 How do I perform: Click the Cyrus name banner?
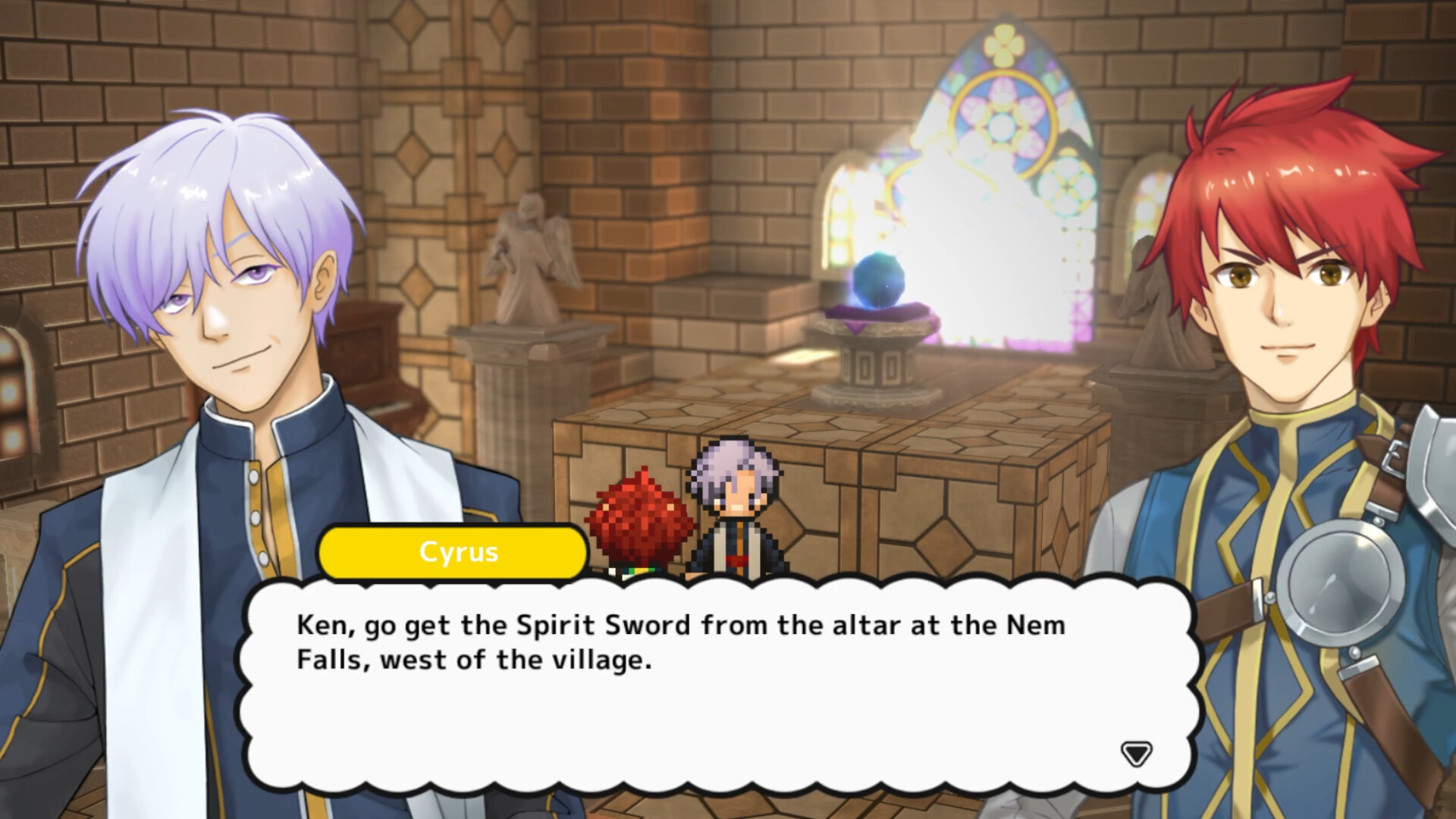tap(453, 552)
